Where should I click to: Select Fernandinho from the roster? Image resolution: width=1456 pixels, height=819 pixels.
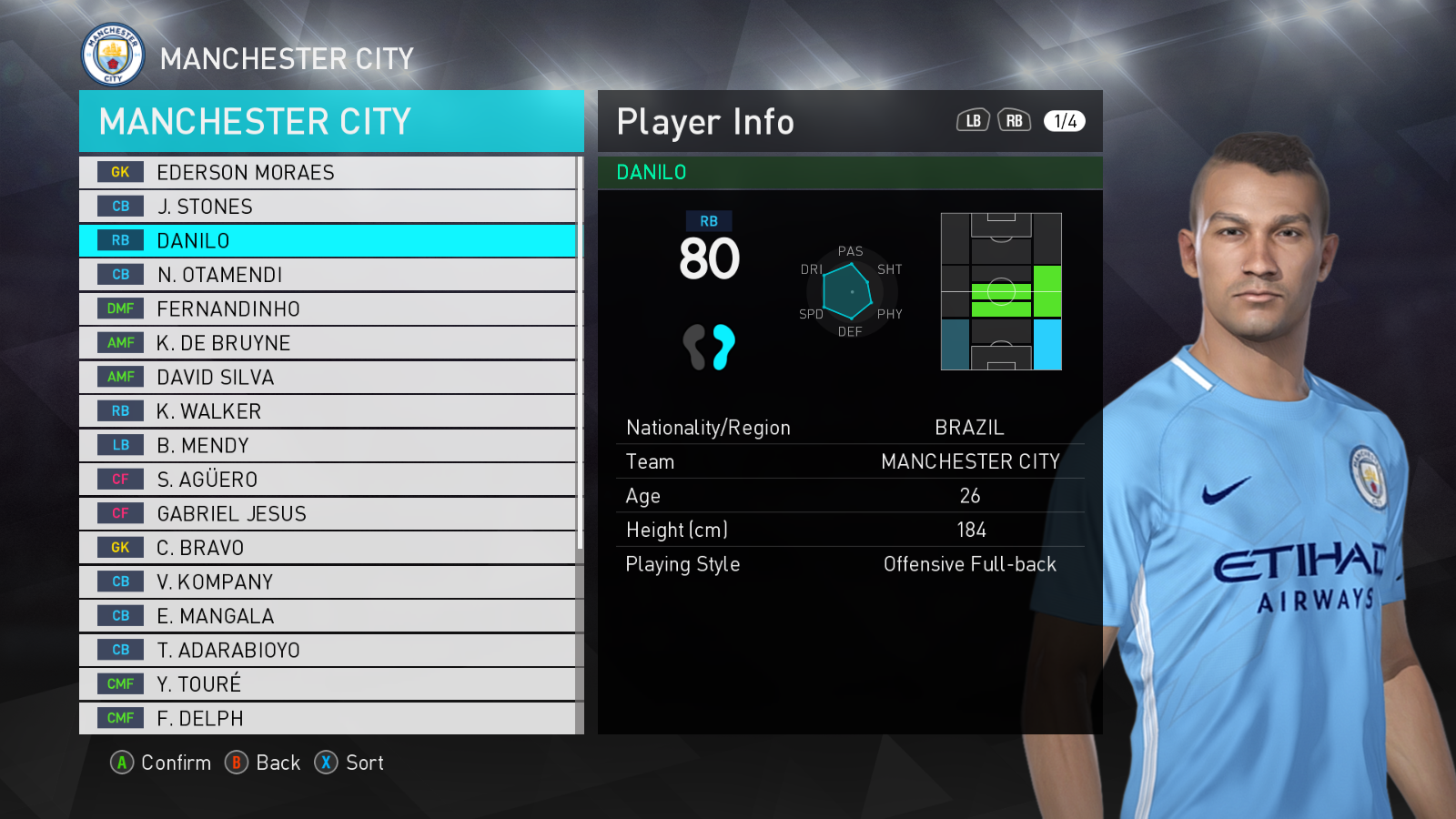[328, 308]
